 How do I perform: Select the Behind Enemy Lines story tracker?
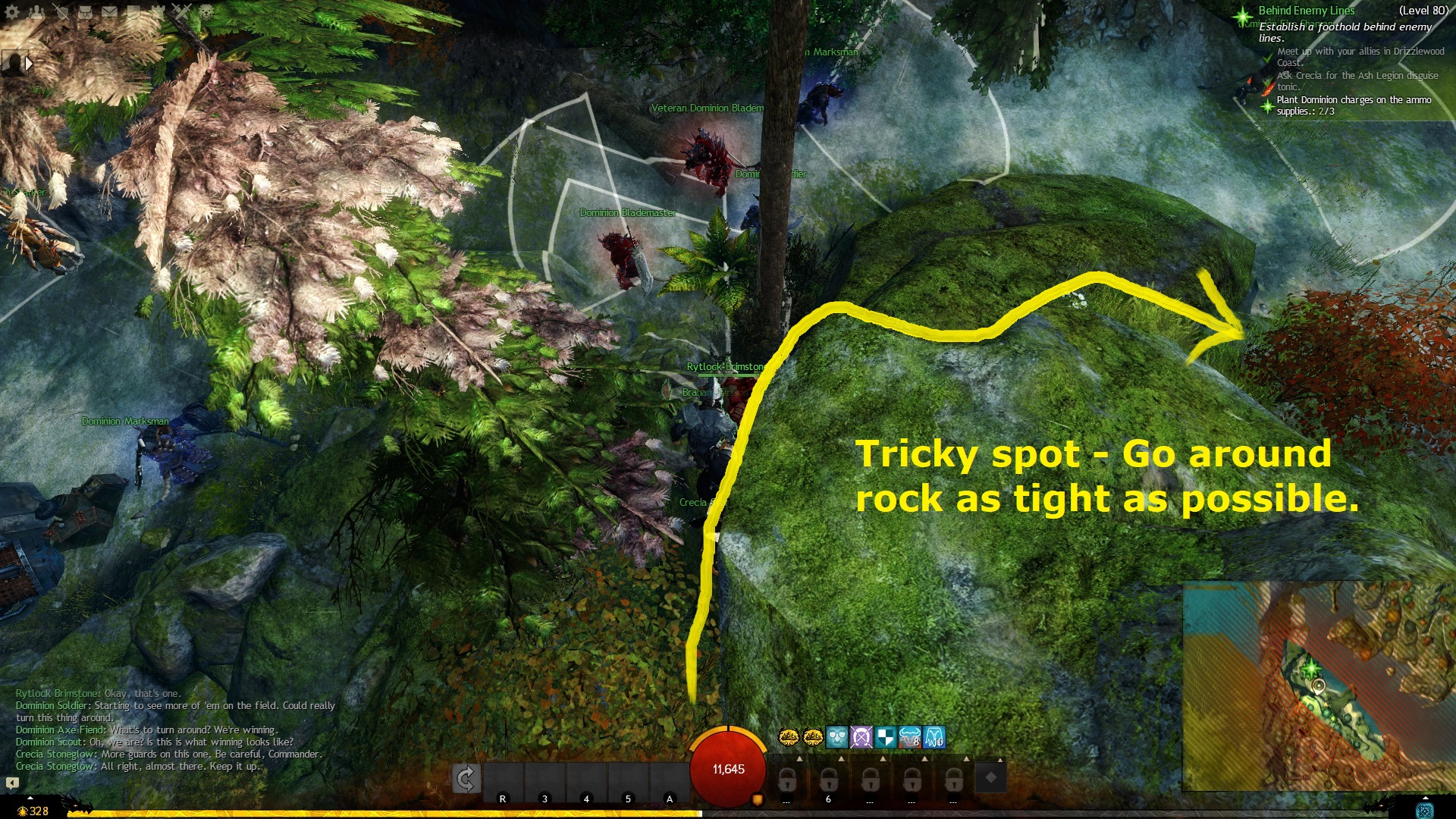click(1306, 11)
